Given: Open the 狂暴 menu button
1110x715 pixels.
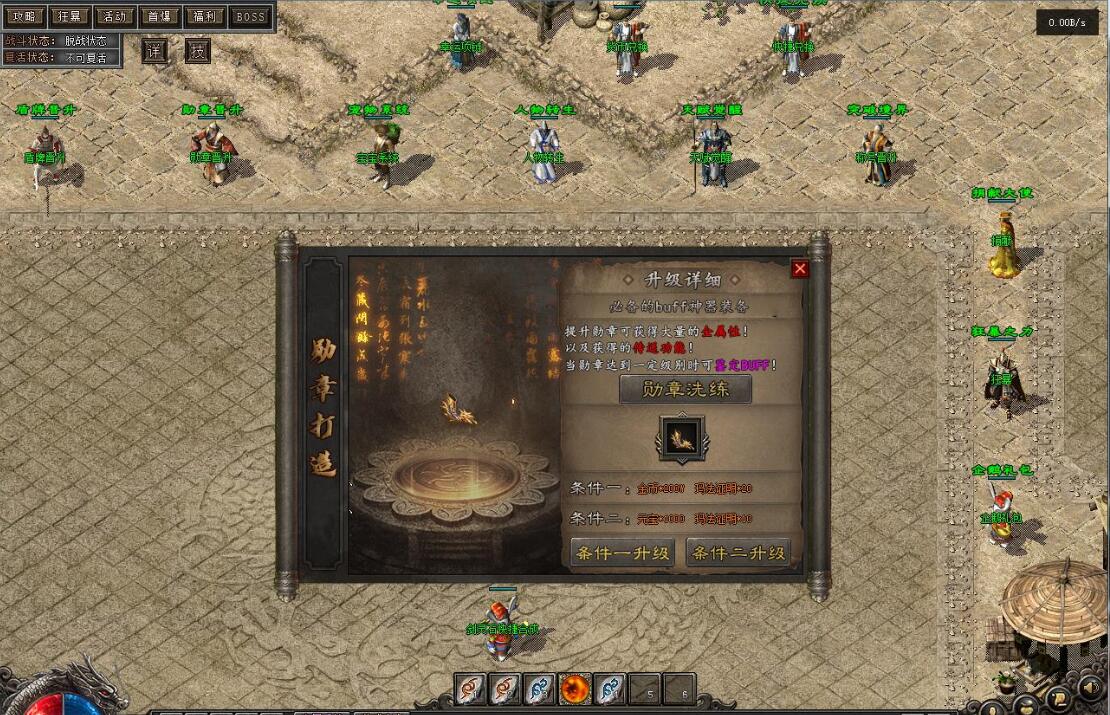Looking at the screenshot, I should click(70, 17).
